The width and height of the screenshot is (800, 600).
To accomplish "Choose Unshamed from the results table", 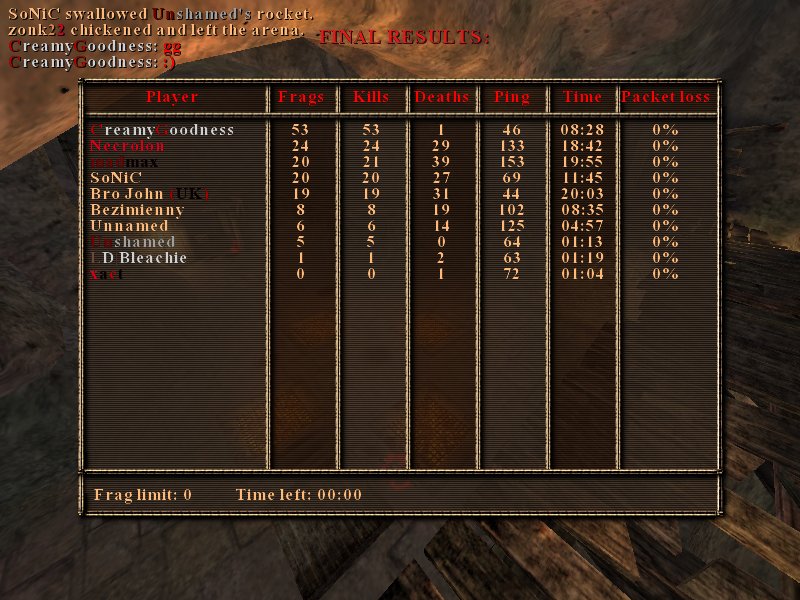I will pyautogui.click(x=132, y=242).
